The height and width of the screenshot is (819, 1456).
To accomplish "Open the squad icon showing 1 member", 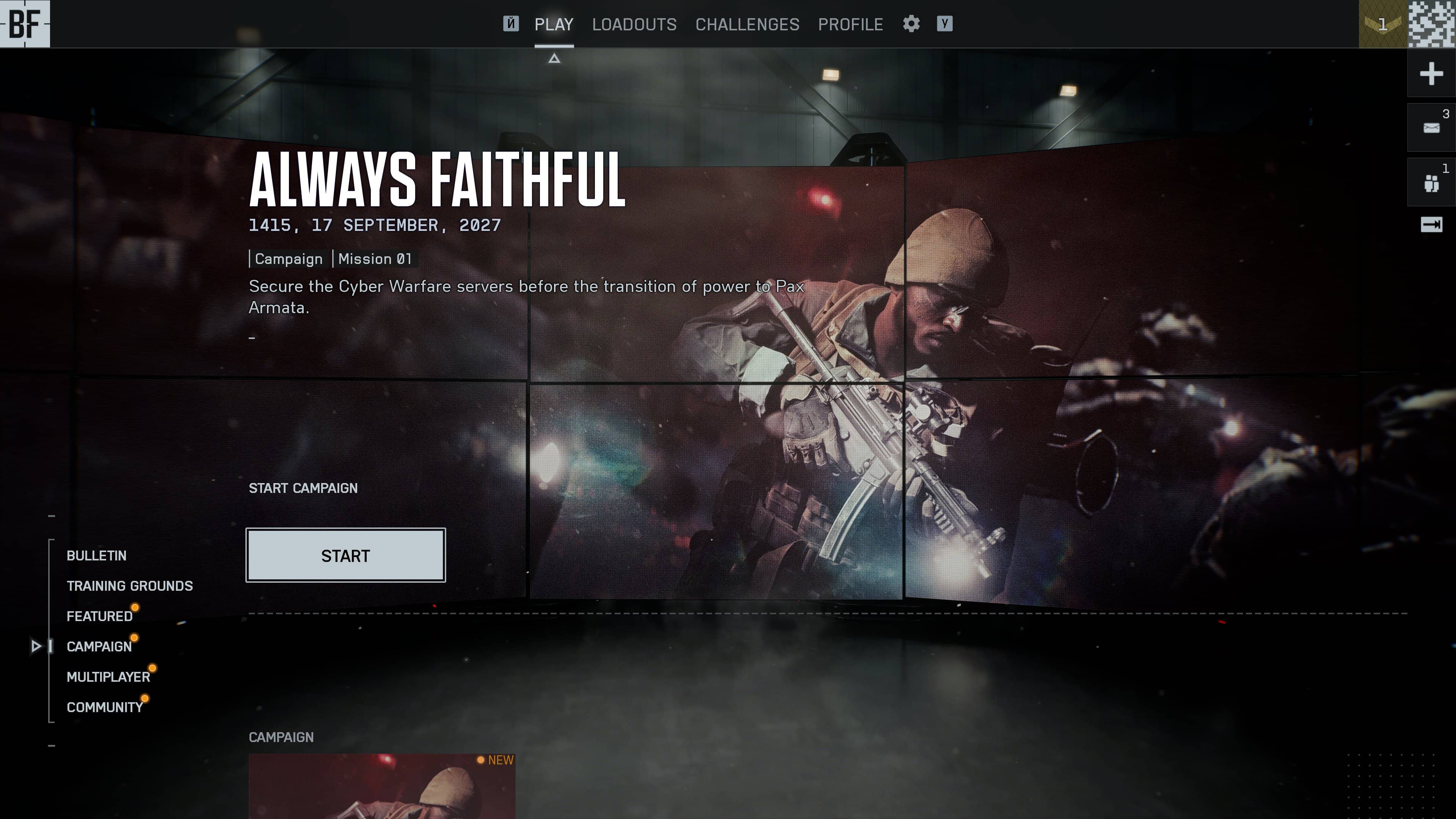I will (1431, 182).
